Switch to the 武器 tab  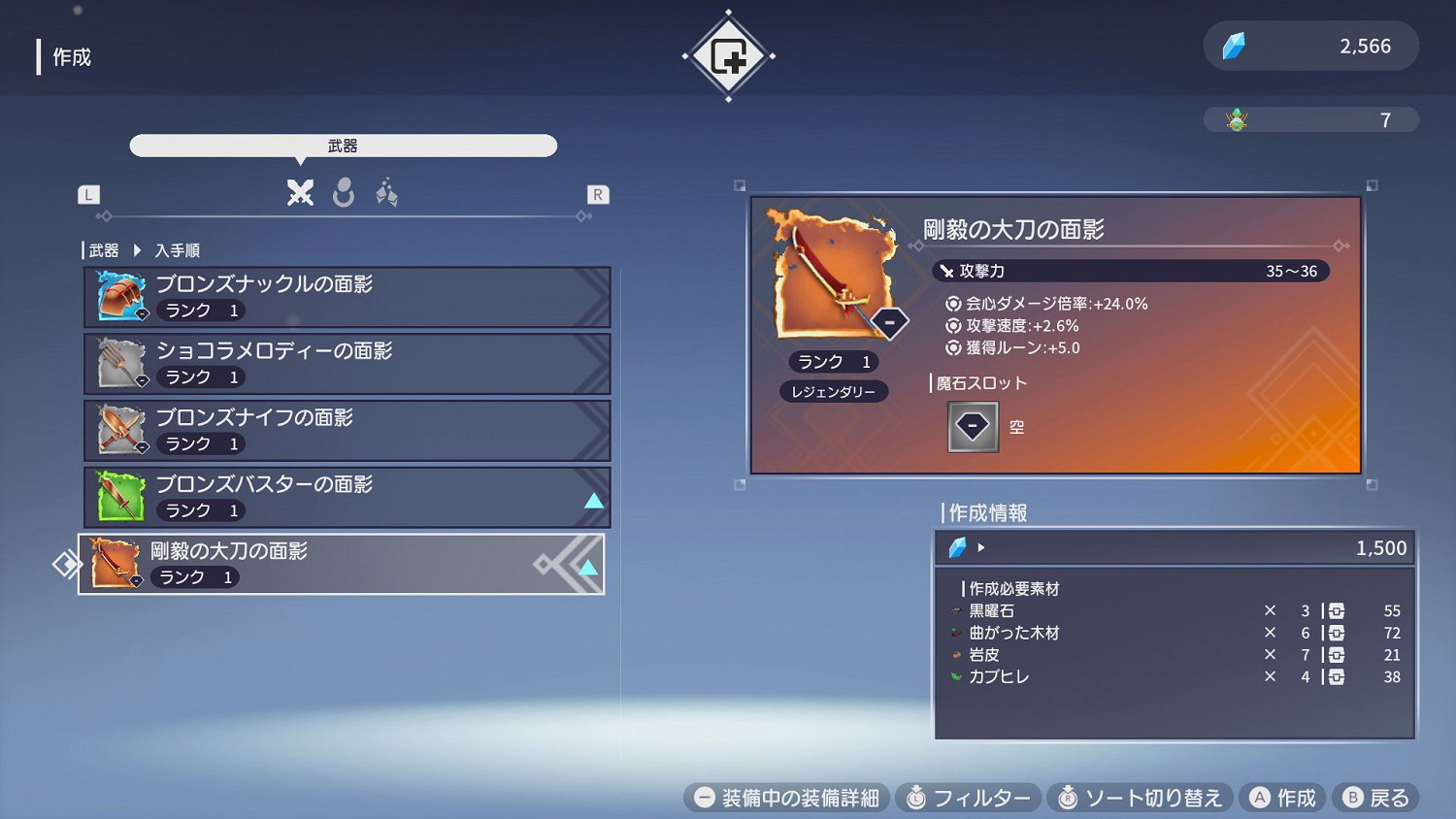click(344, 146)
